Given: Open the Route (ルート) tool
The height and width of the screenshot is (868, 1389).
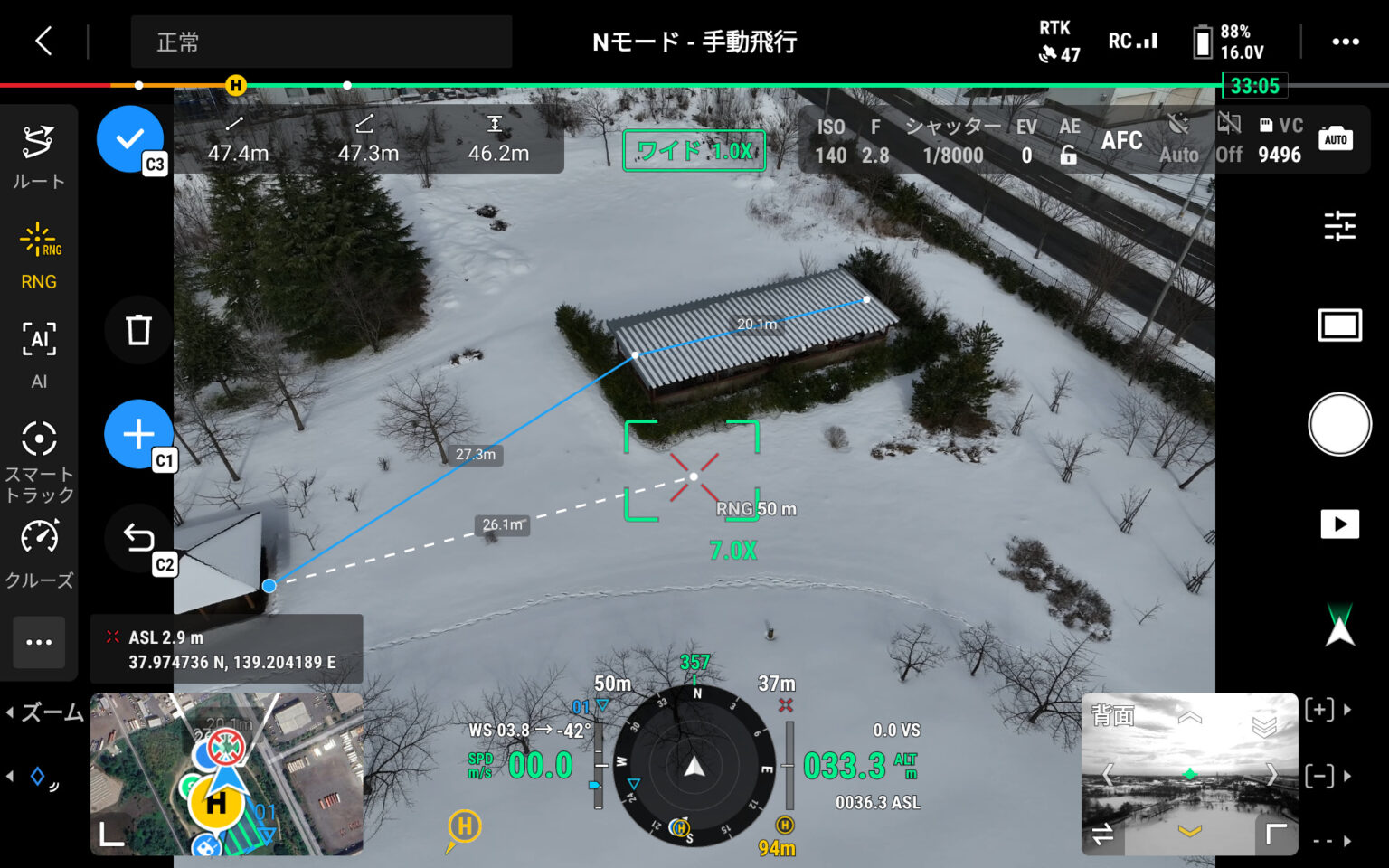Looking at the screenshot, I should tap(38, 156).
